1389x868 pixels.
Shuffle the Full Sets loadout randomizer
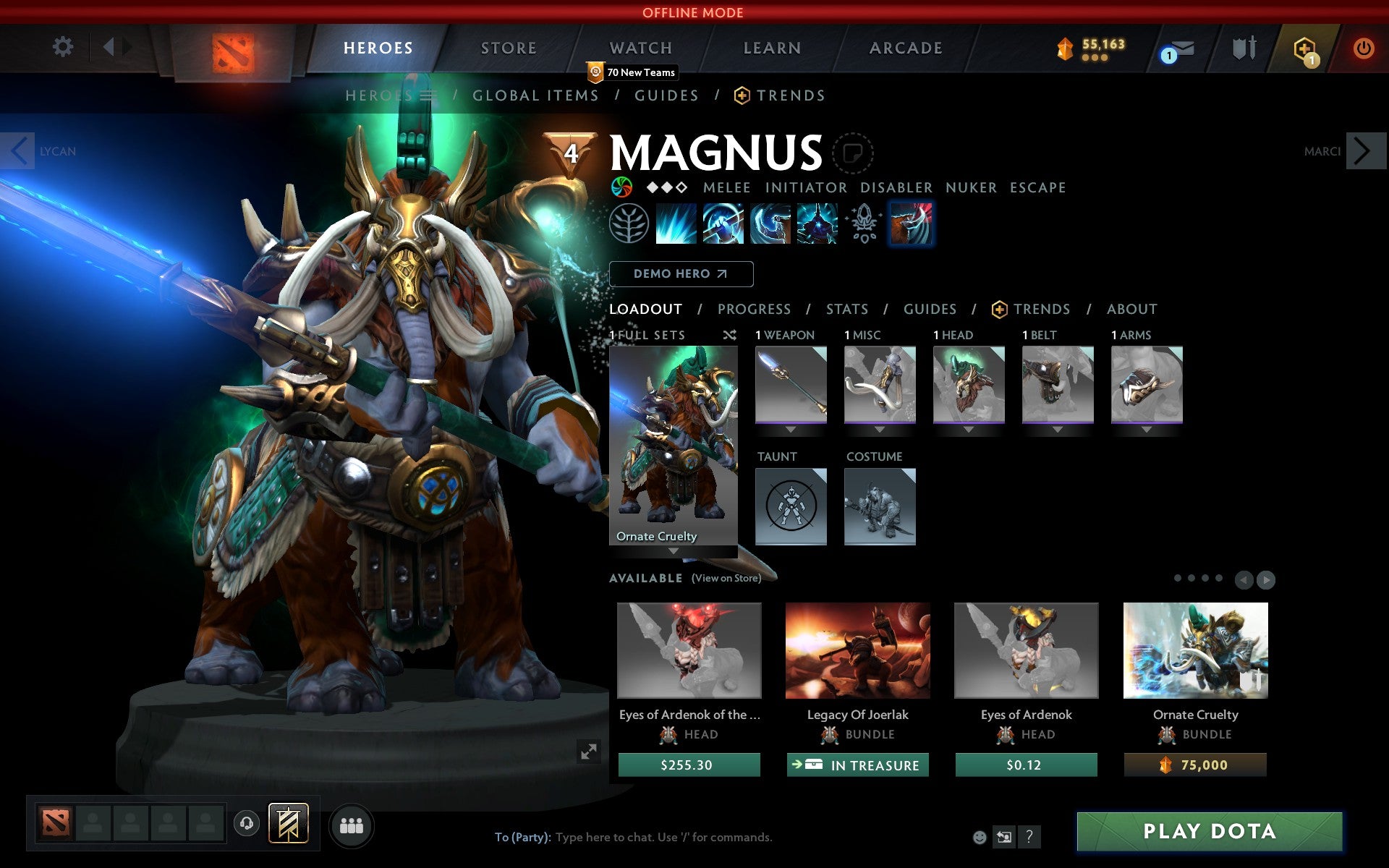[730, 335]
